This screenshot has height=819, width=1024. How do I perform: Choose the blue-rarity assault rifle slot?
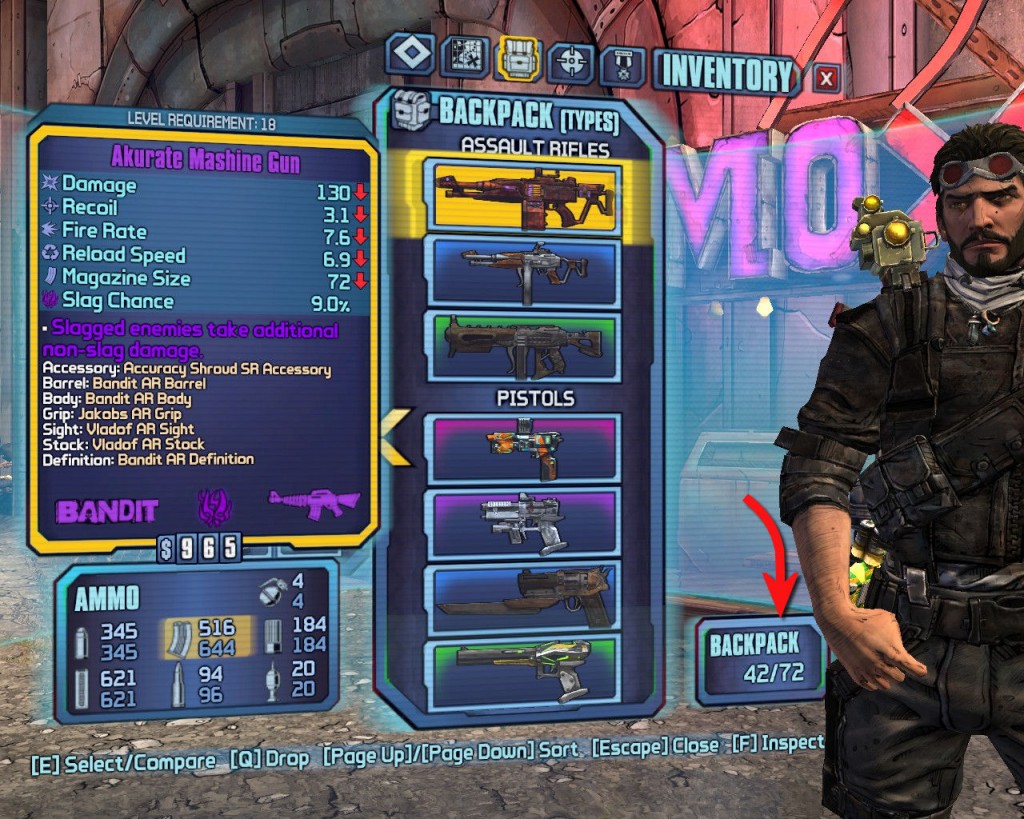click(527, 269)
